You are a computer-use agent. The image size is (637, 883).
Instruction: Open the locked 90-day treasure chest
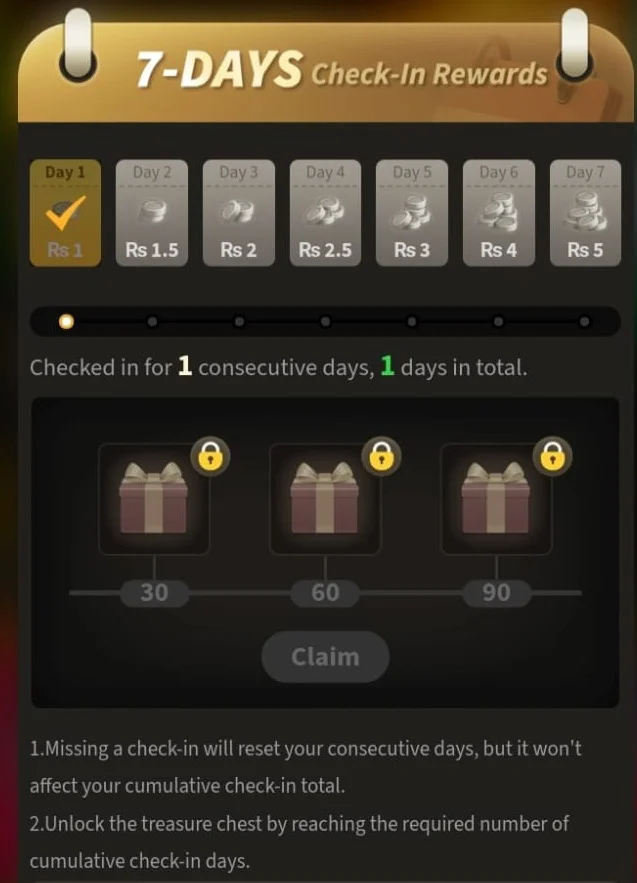click(x=496, y=499)
